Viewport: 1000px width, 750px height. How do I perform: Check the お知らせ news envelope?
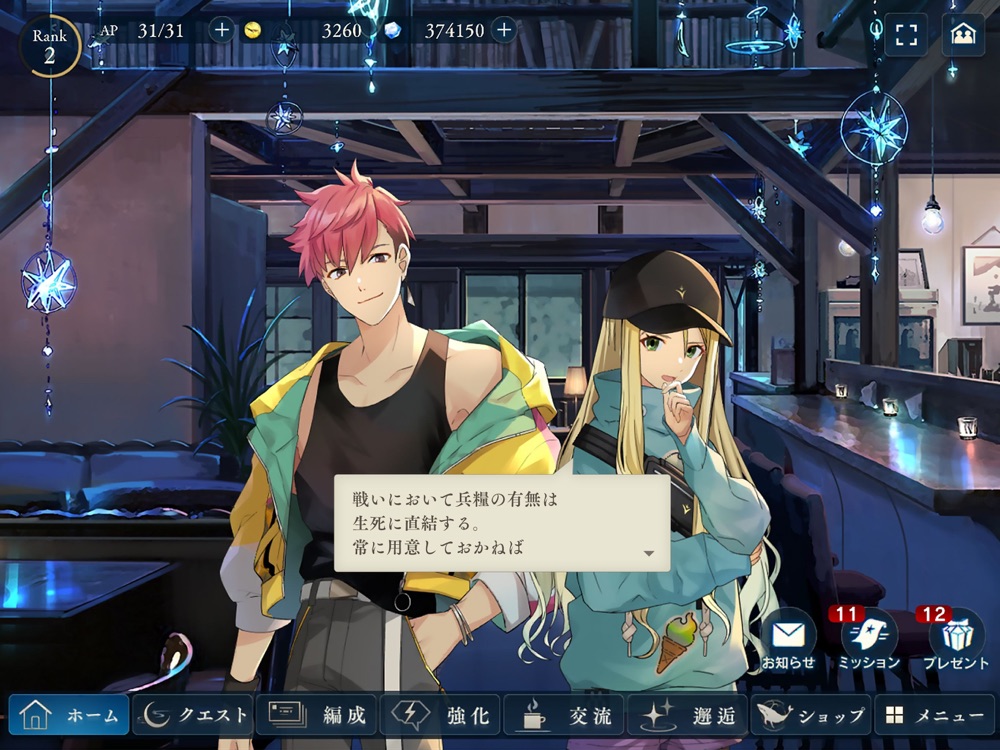(788, 639)
